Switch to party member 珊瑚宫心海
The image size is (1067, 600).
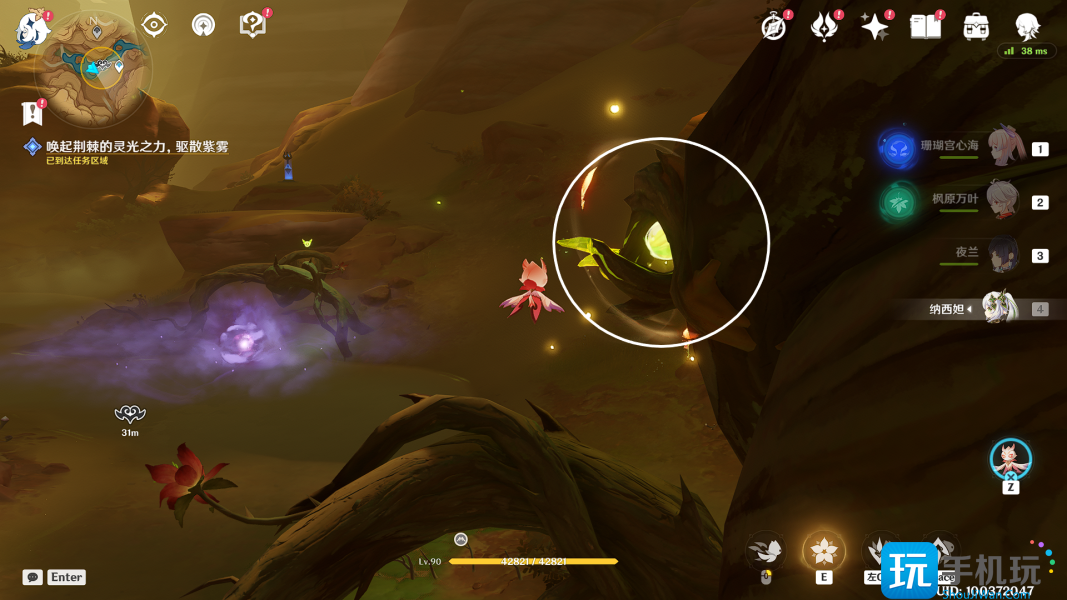(1003, 148)
